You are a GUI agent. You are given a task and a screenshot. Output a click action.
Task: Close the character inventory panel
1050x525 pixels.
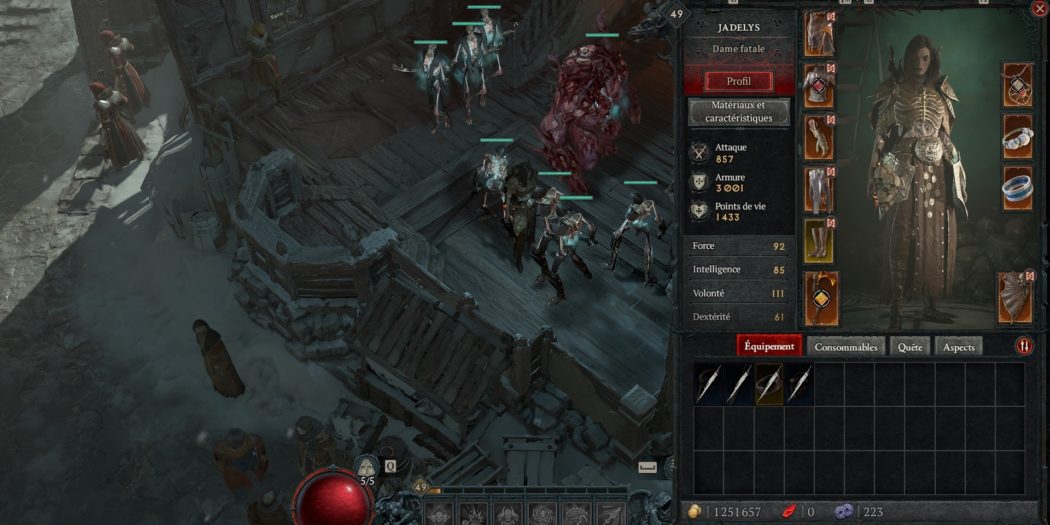point(1036,9)
